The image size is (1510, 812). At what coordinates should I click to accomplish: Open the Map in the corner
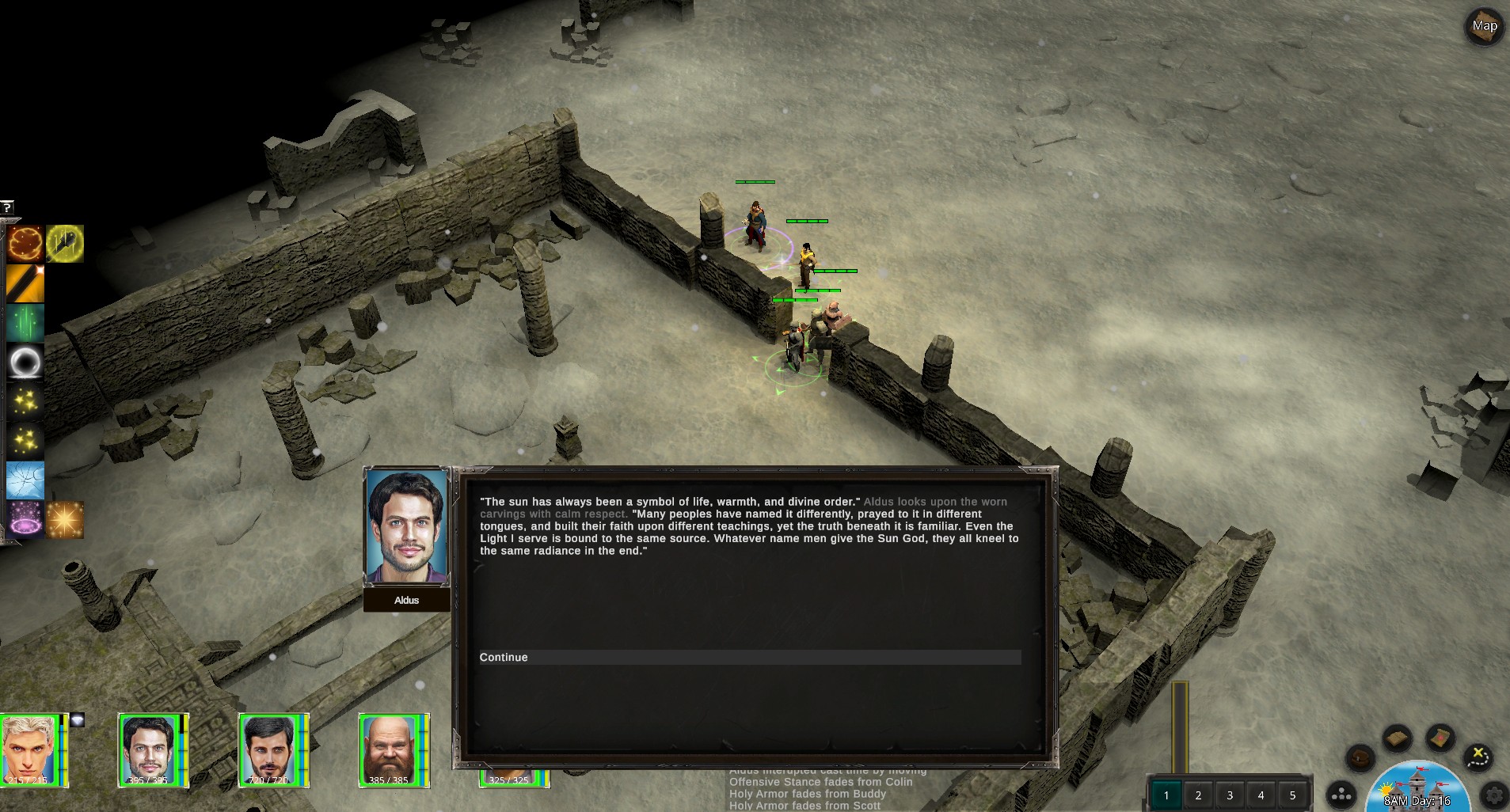tap(1485, 27)
